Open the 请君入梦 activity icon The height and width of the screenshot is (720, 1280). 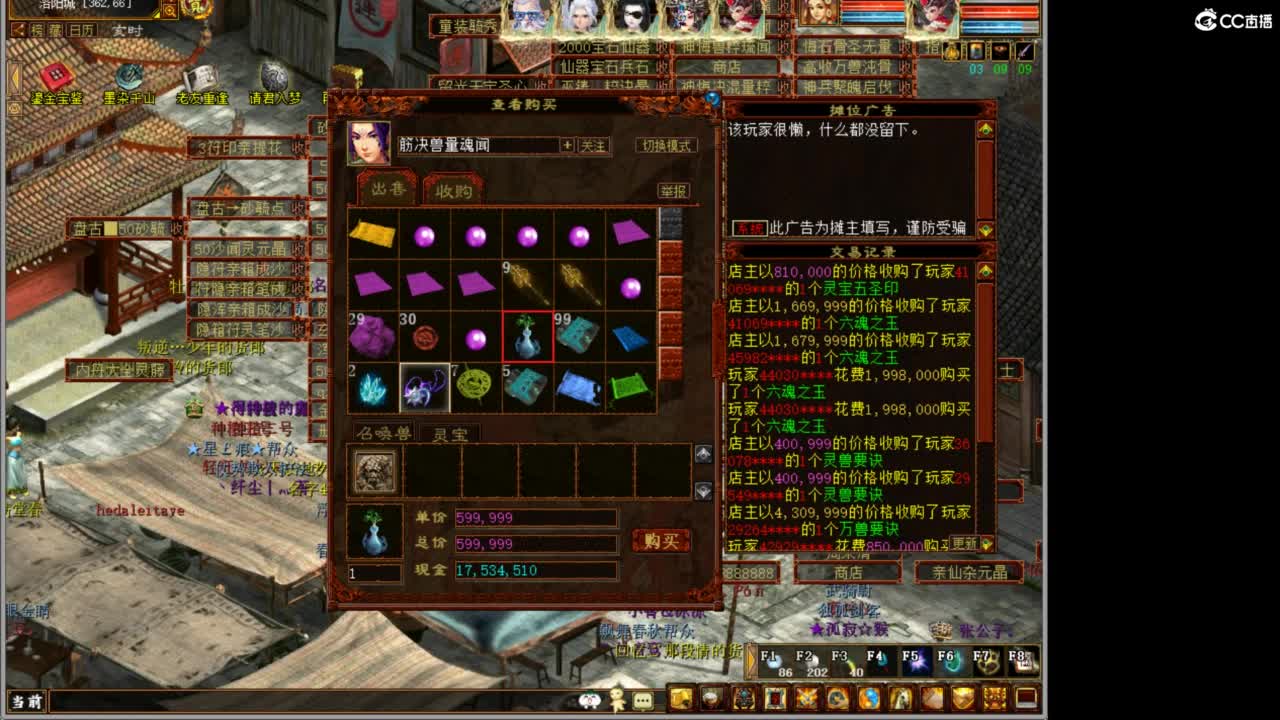(274, 75)
